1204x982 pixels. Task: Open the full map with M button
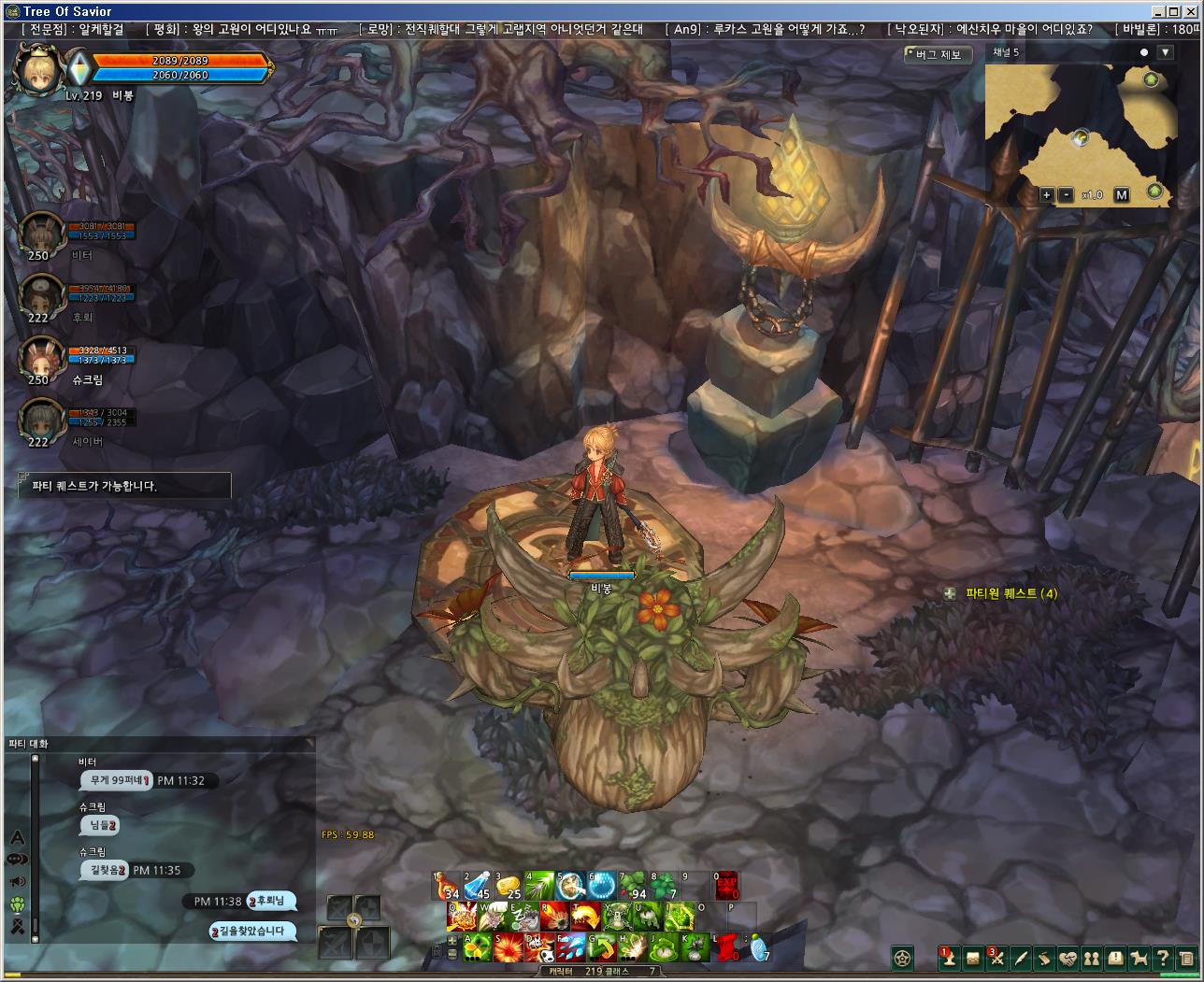1122,194
